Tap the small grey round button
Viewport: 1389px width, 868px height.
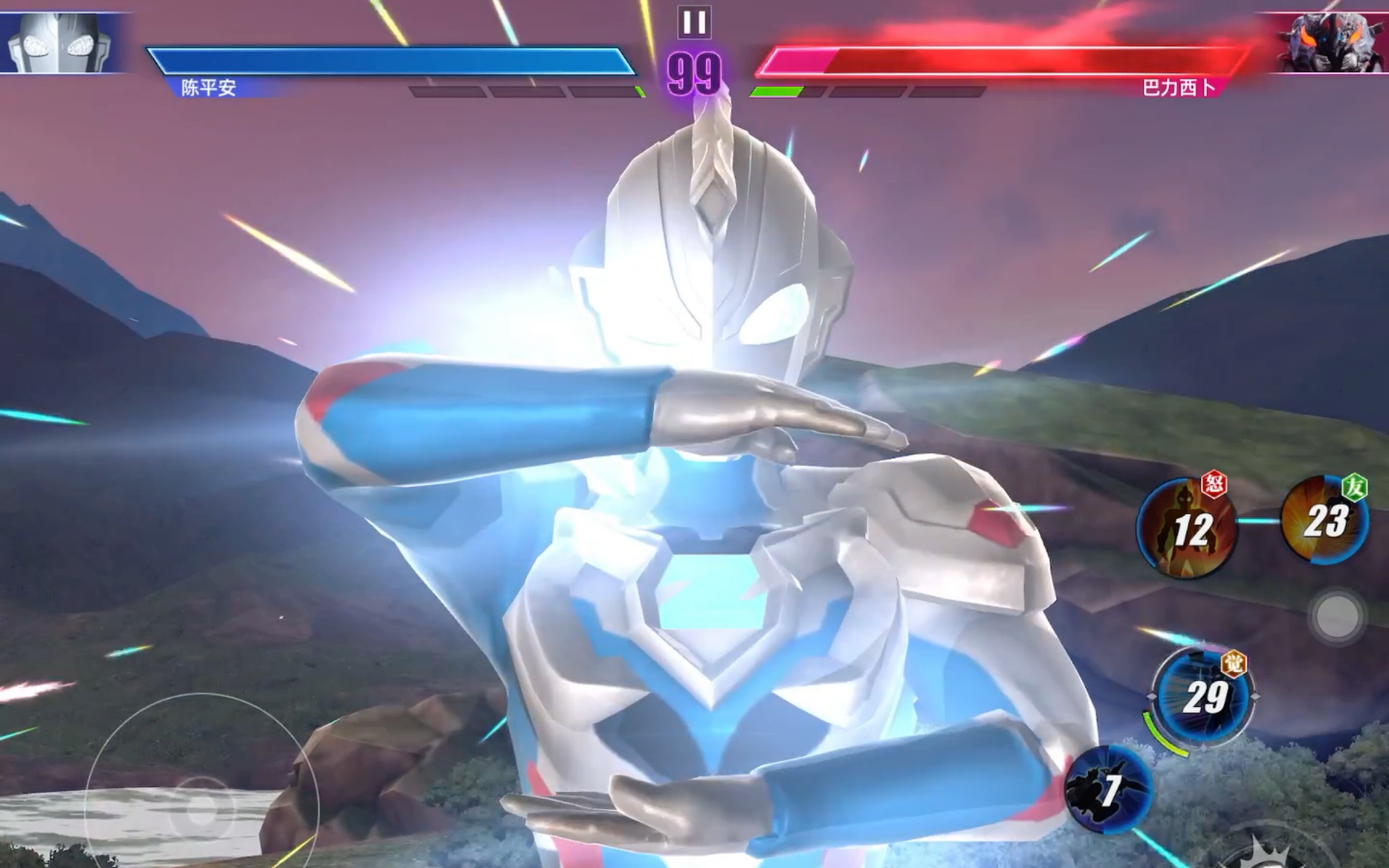point(1338,616)
